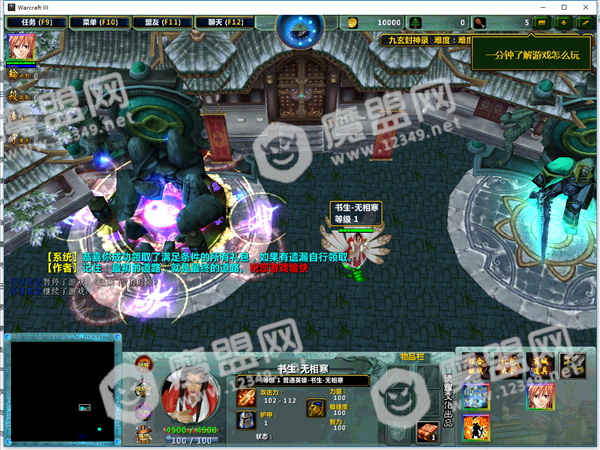Open the 礼包大全 gift pack command
Screen dimensions: 600x450
point(508,364)
